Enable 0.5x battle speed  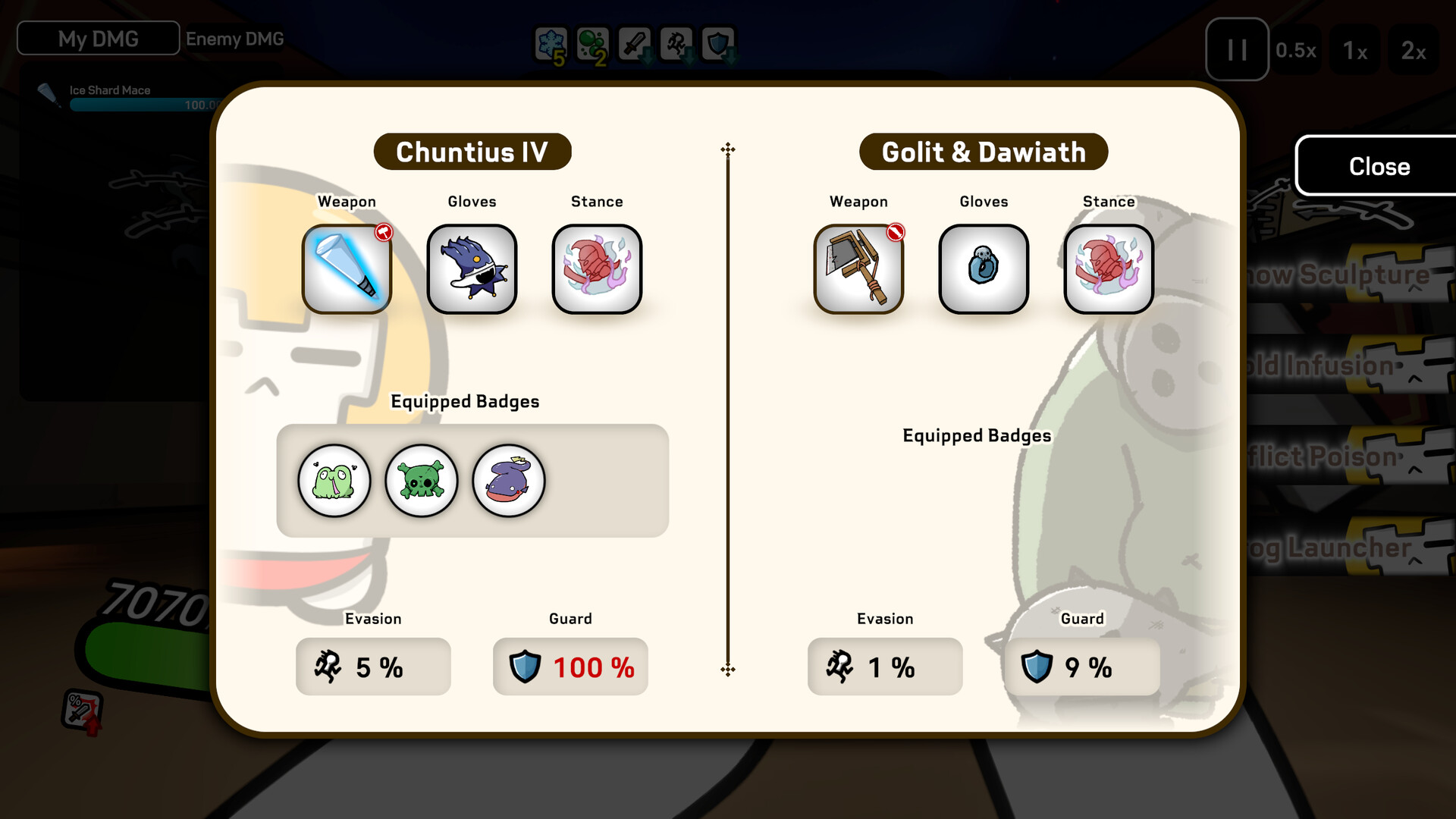1297,50
